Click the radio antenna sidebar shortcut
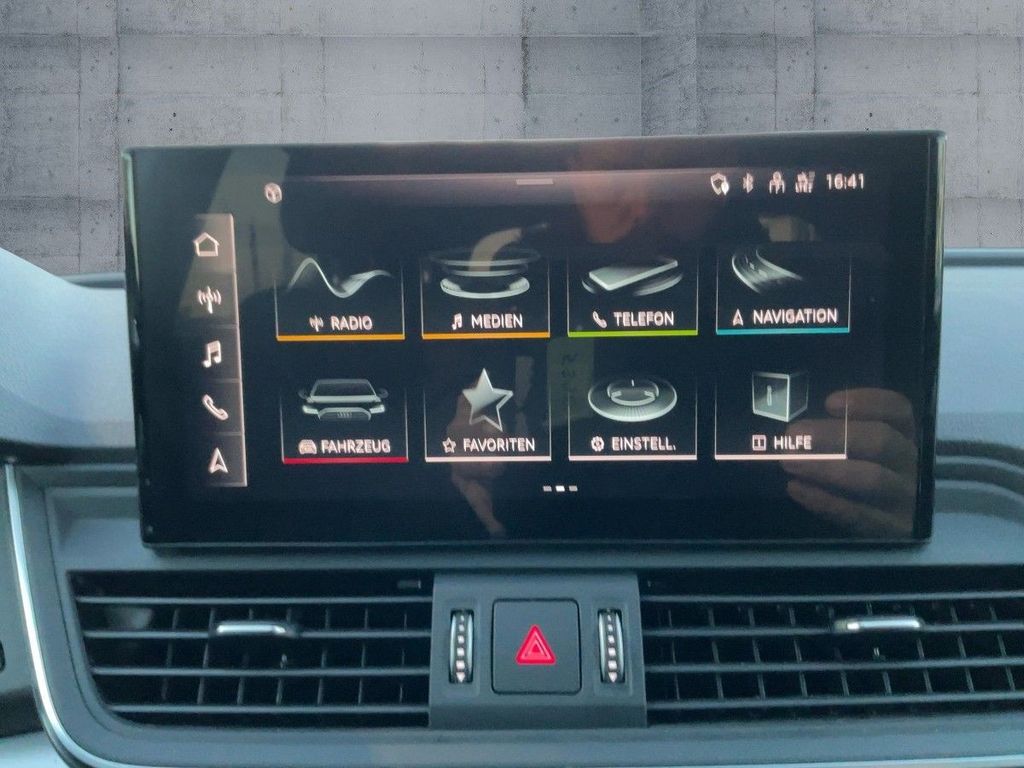Viewport: 1024px width, 768px height. pyautogui.click(x=210, y=298)
